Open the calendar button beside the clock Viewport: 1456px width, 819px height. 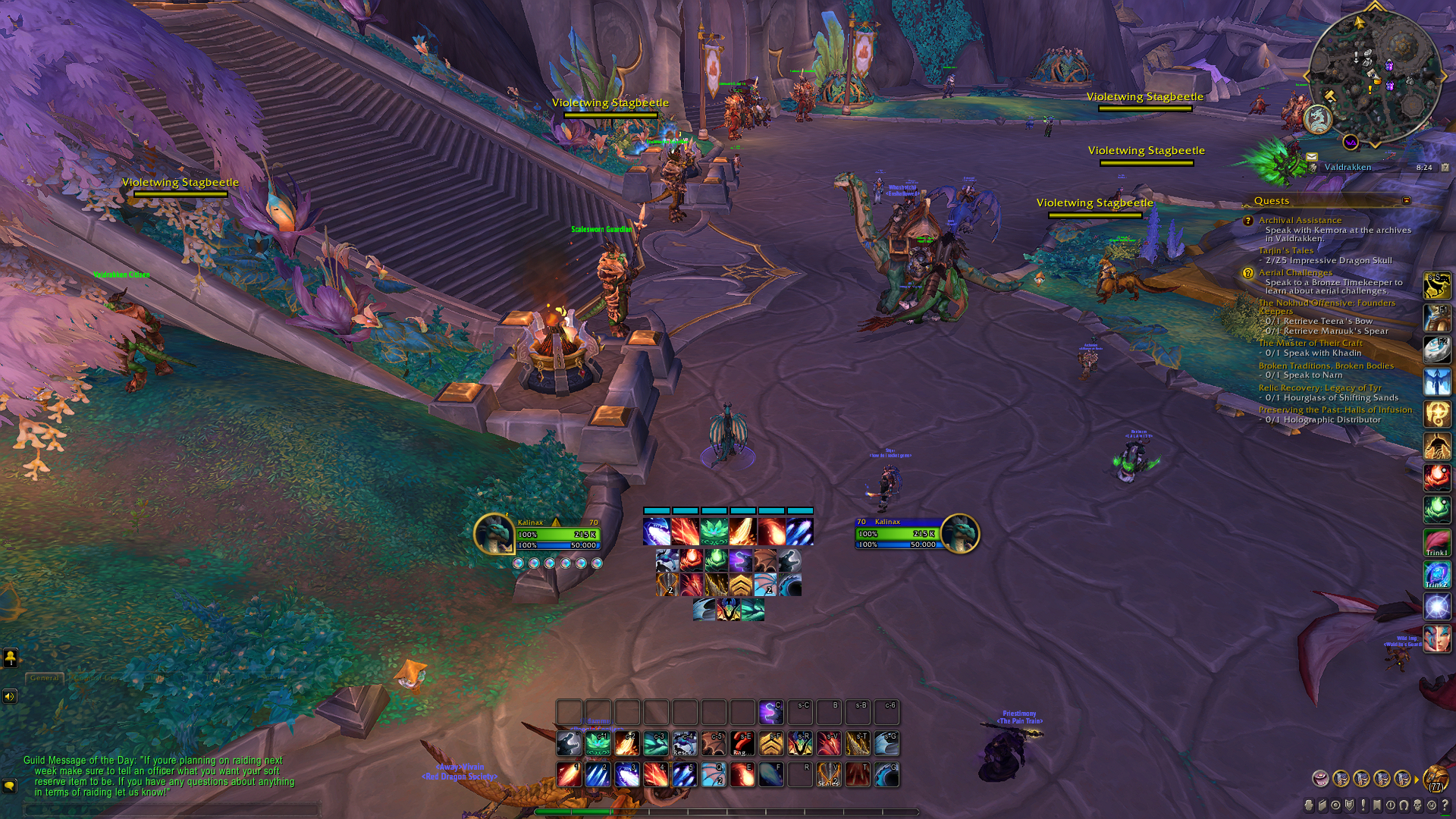pos(1445,168)
